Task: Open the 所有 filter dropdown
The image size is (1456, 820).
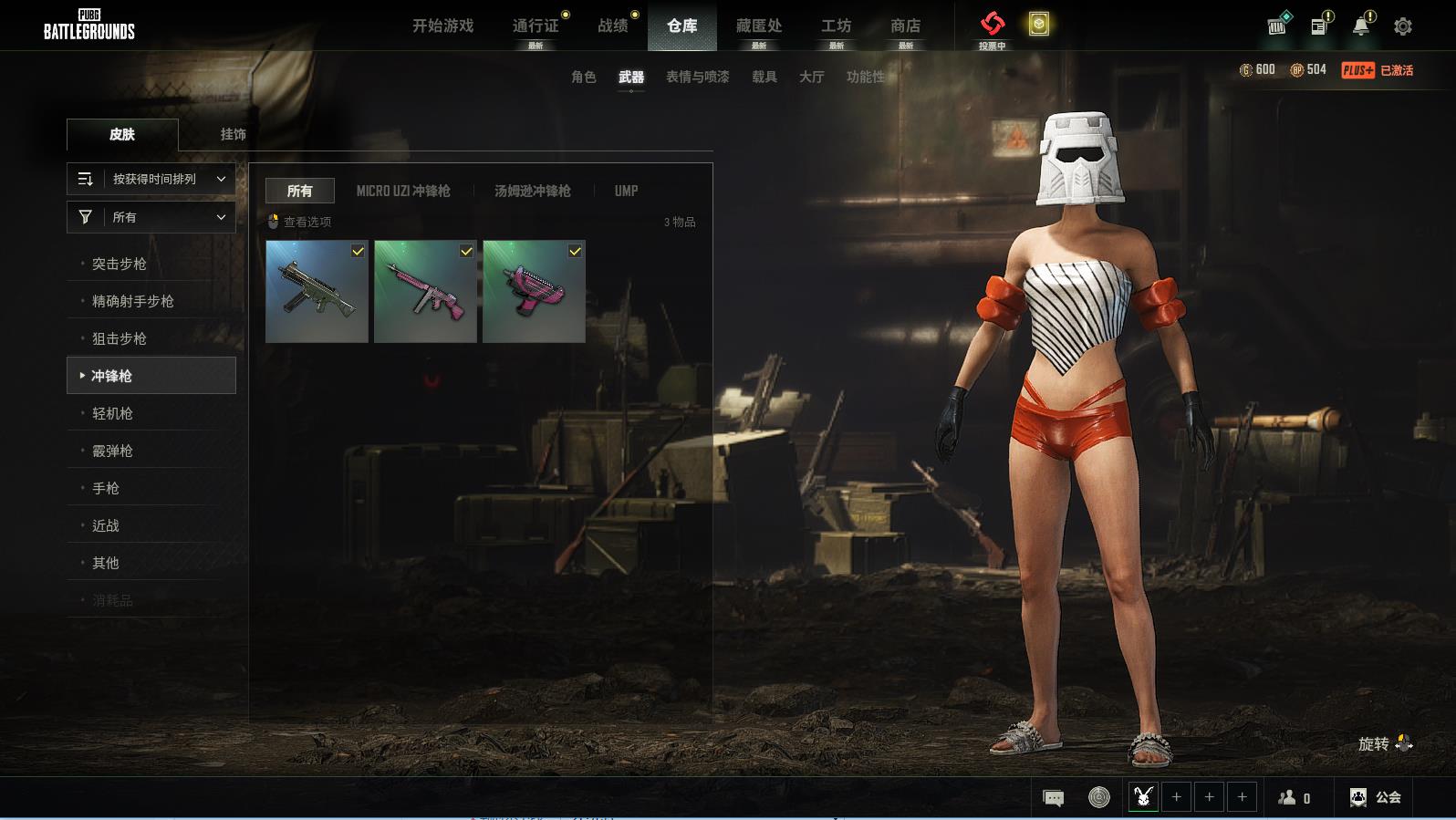Action: point(151,217)
